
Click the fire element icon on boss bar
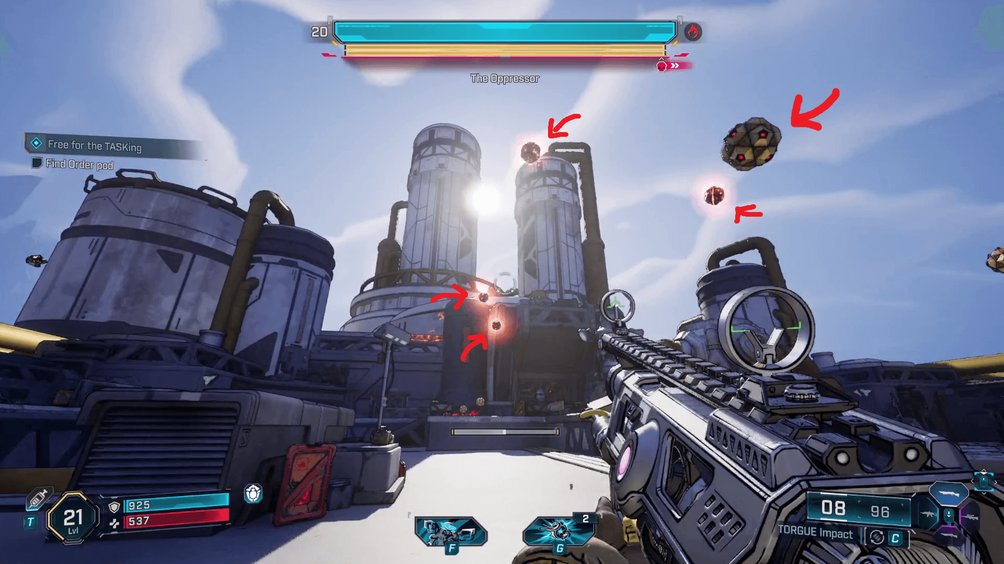(692, 32)
